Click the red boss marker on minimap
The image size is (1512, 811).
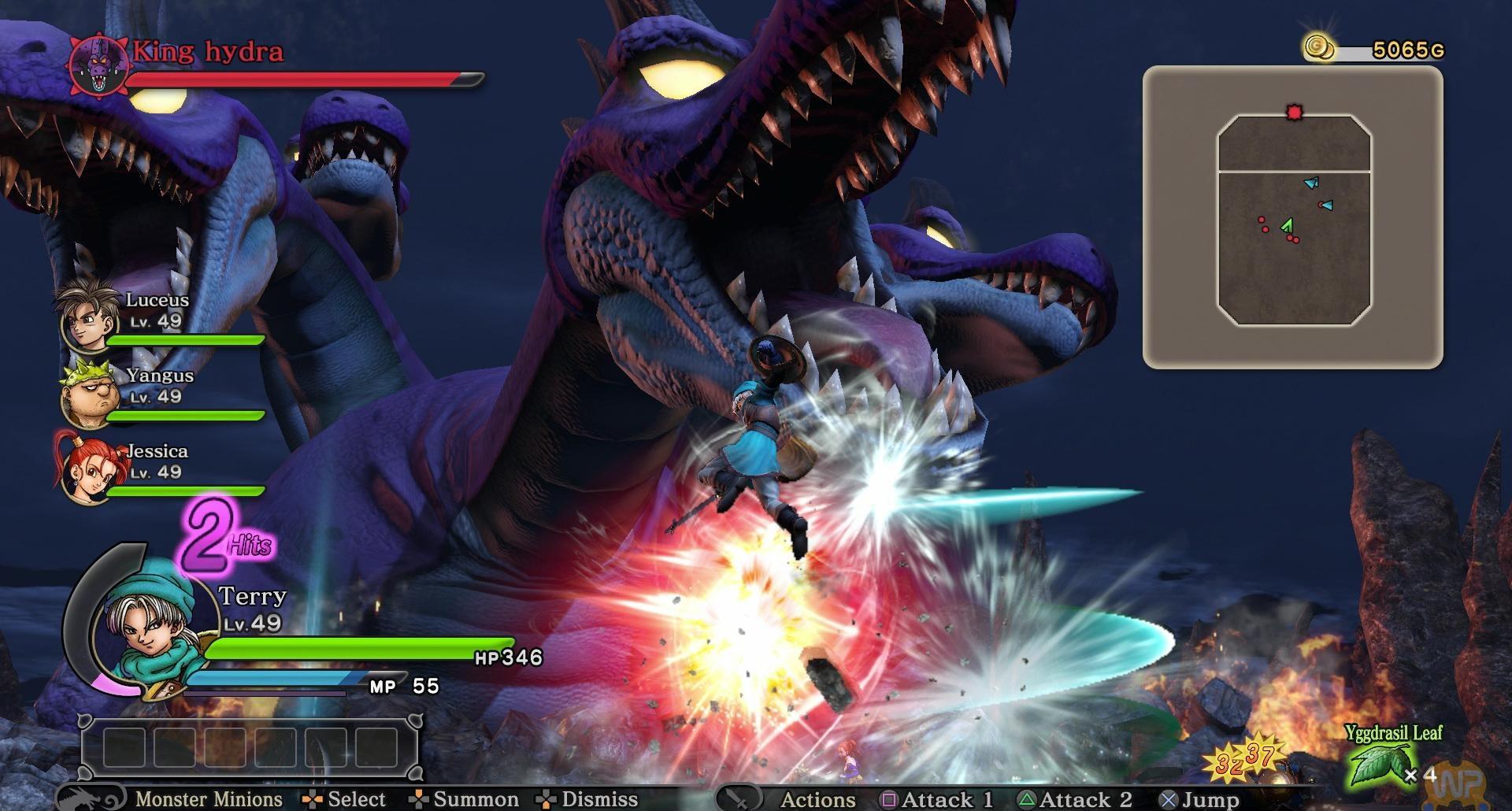point(1294,113)
